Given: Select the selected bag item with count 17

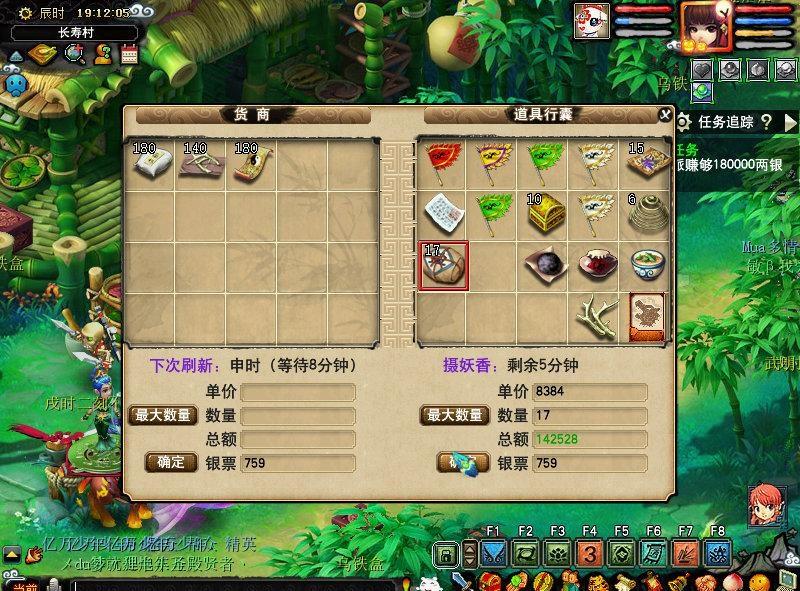Looking at the screenshot, I should tap(442, 266).
